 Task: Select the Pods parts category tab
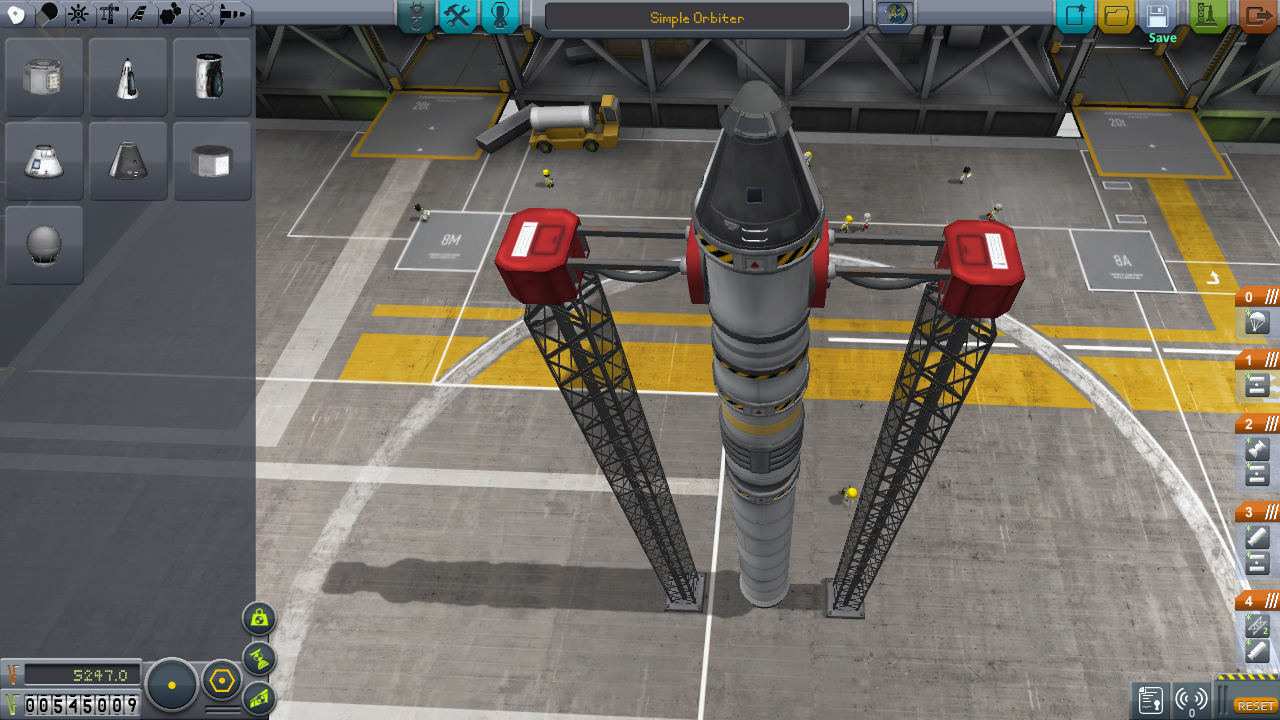[x=17, y=14]
